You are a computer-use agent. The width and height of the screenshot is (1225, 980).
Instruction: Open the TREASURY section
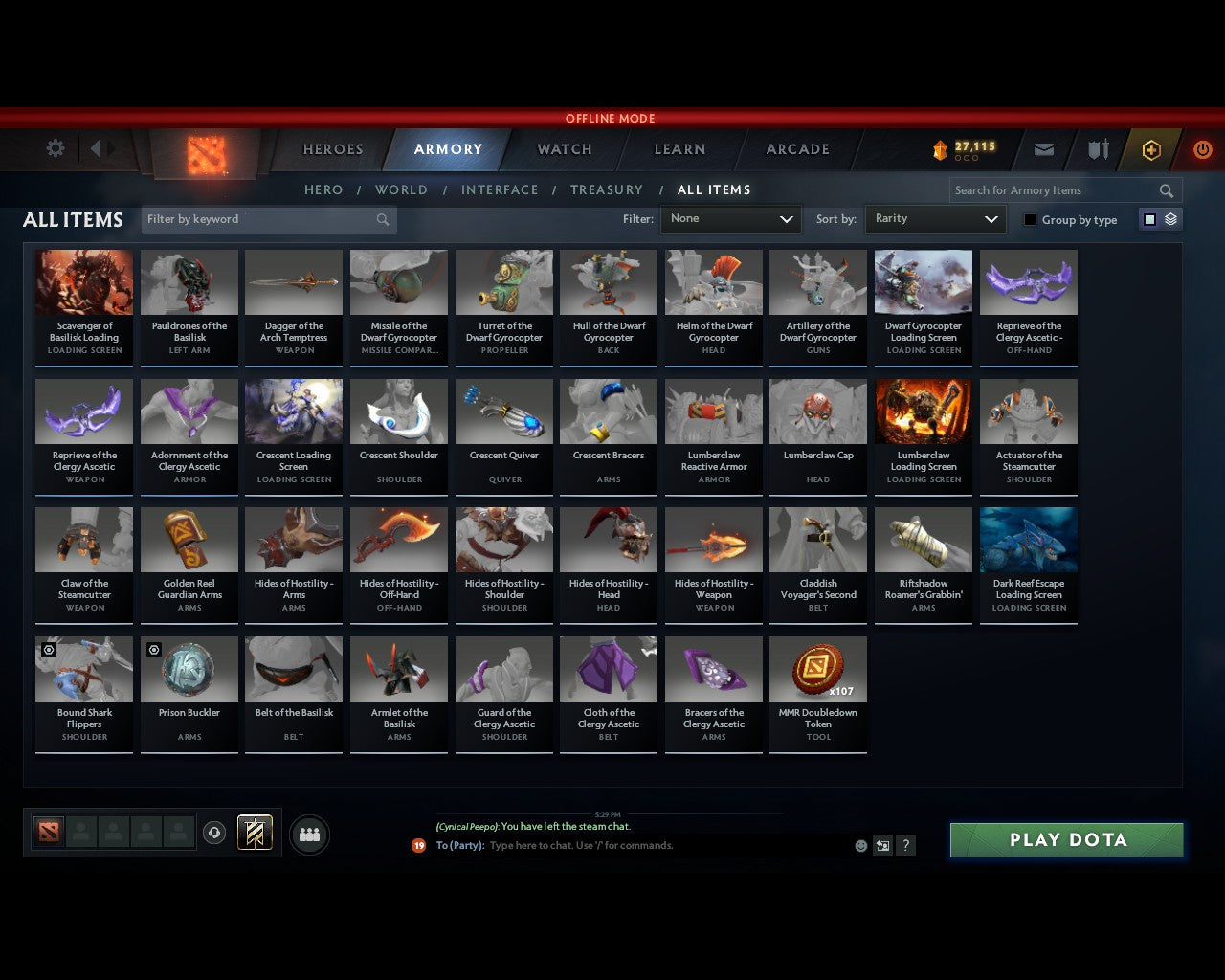pyautogui.click(x=606, y=189)
